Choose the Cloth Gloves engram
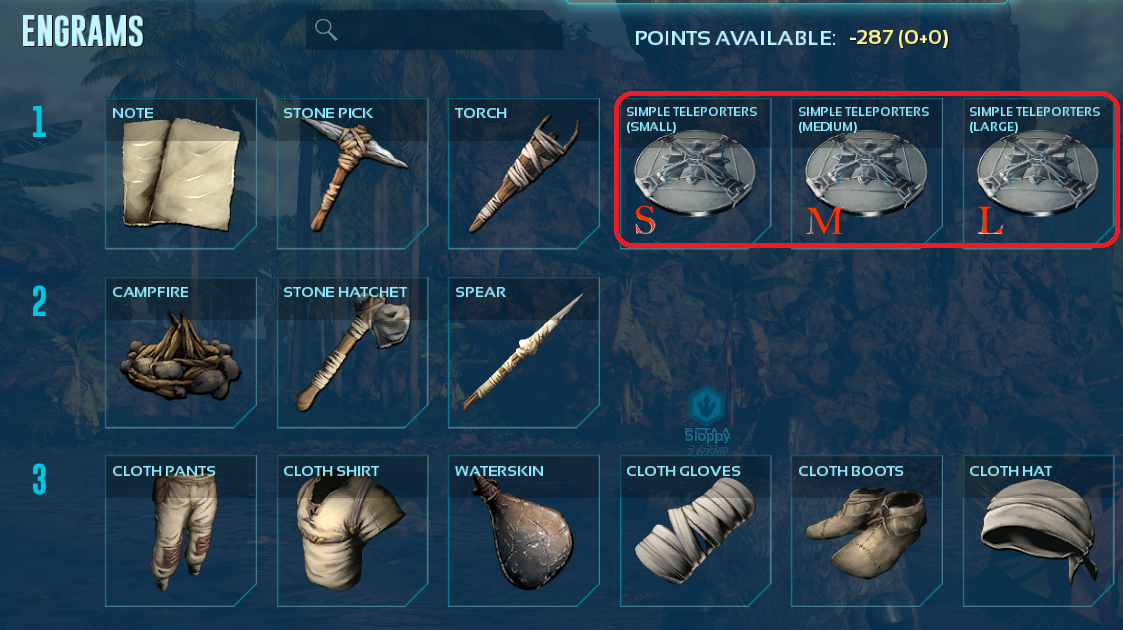Viewport: 1123px width, 630px height. (695, 531)
